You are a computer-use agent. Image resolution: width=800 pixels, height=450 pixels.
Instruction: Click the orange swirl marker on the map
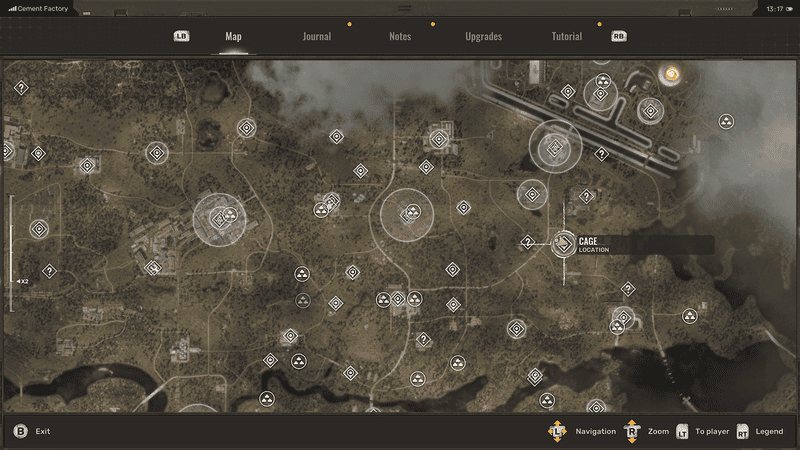[x=671, y=73]
